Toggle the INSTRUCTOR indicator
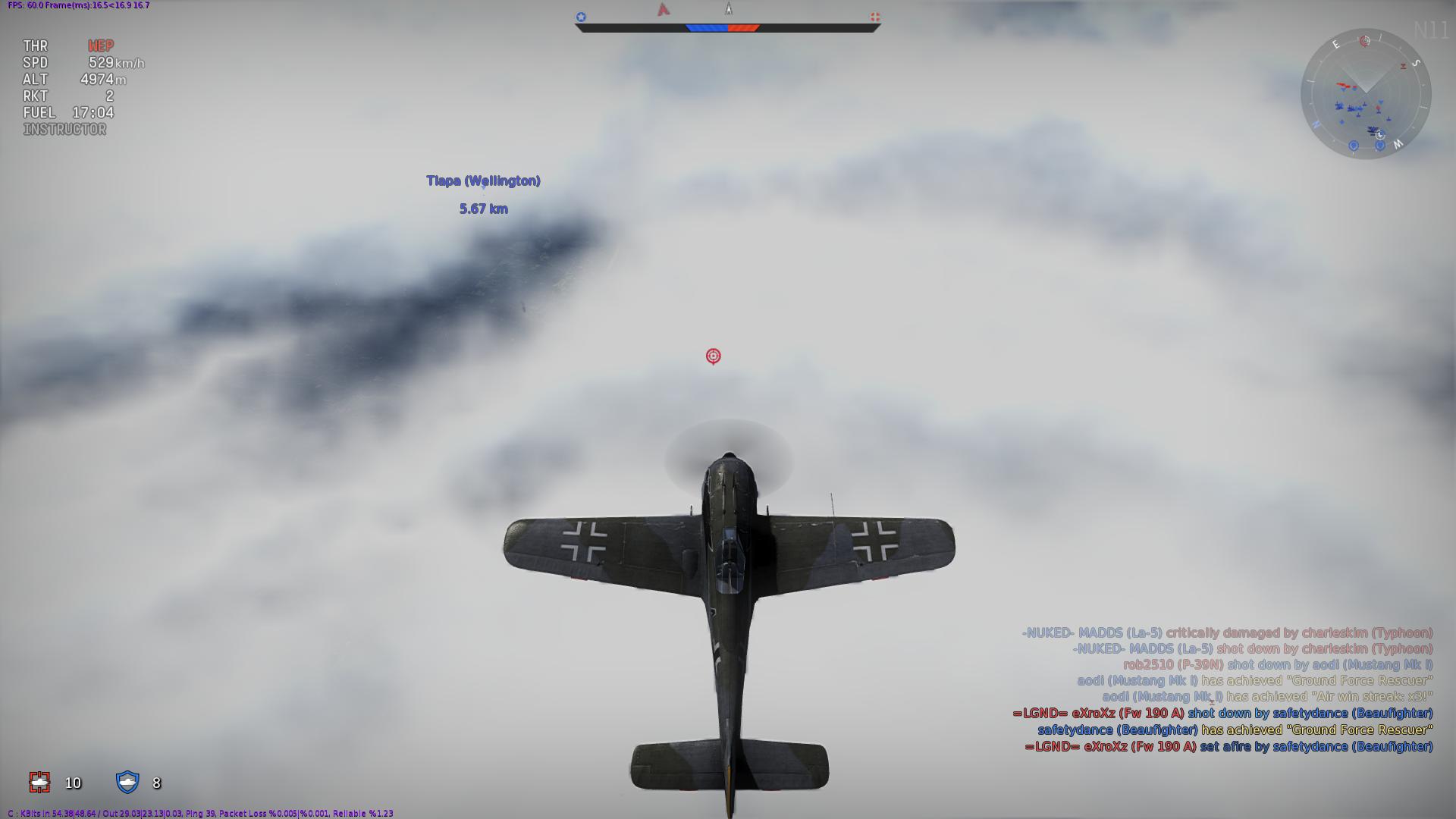The width and height of the screenshot is (1456, 819). click(64, 129)
